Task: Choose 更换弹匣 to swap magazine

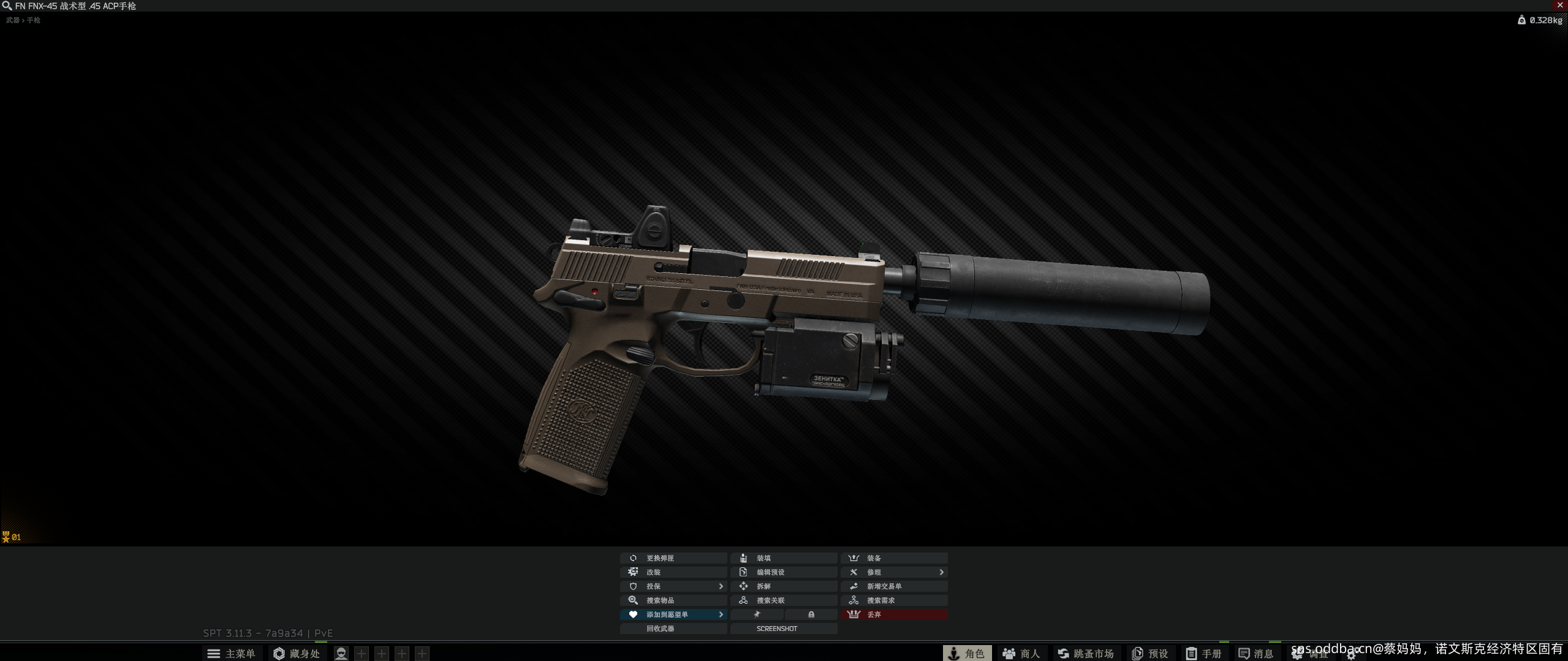Action: point(673,558)
